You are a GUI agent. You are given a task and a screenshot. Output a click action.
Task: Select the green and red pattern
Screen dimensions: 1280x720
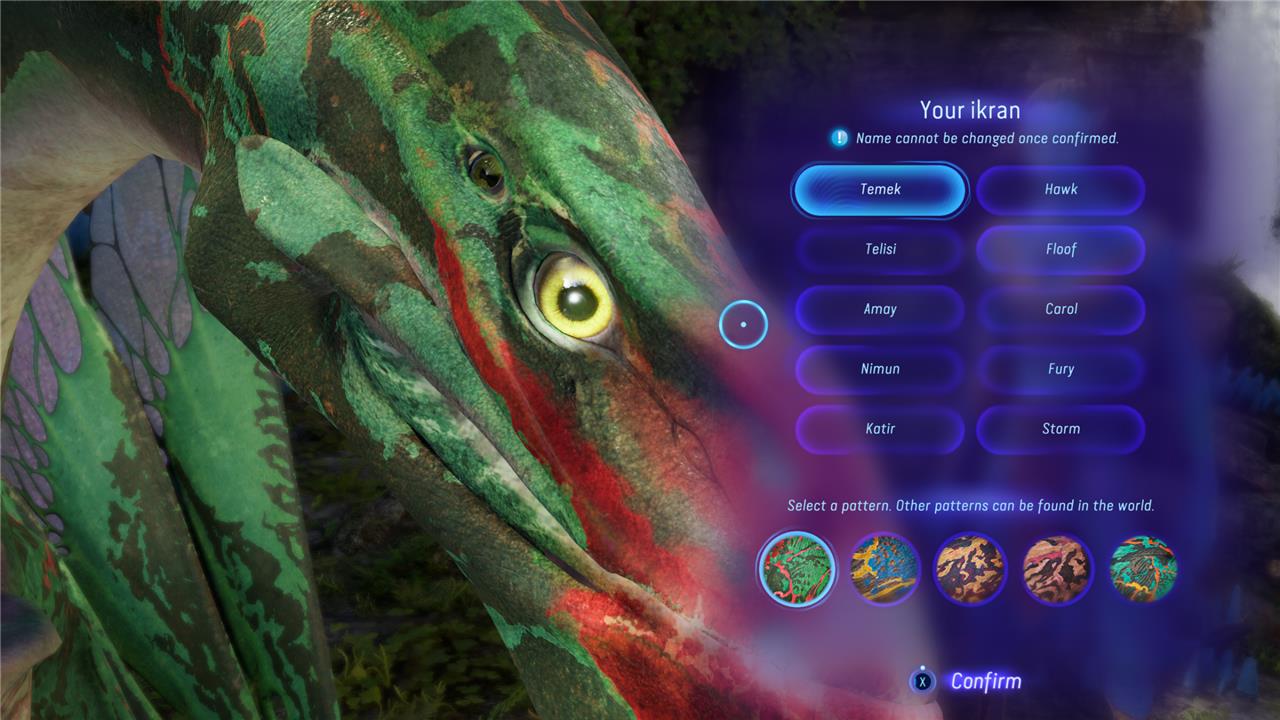tap(796, 569)
